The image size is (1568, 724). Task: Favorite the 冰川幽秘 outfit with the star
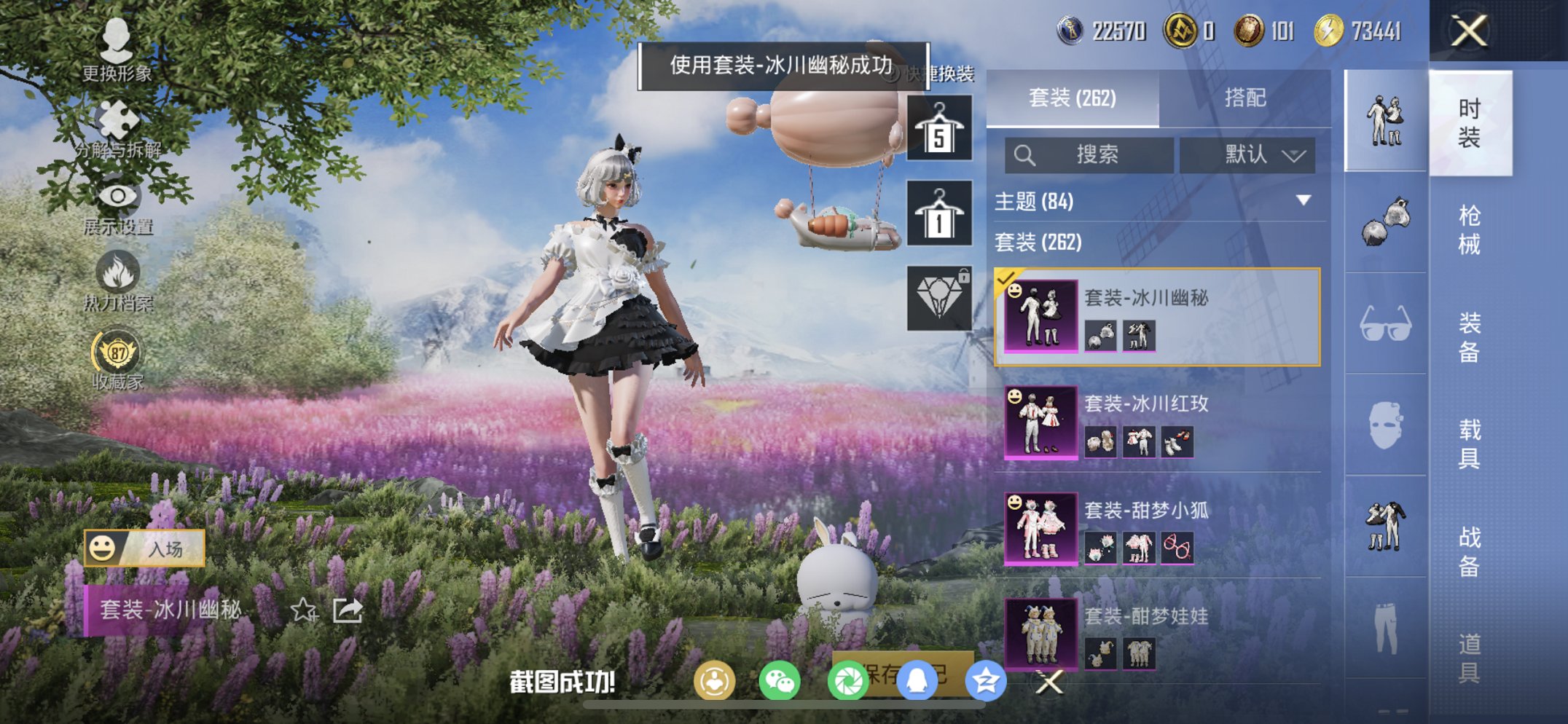pyautogui.click(x=304, y=610)
